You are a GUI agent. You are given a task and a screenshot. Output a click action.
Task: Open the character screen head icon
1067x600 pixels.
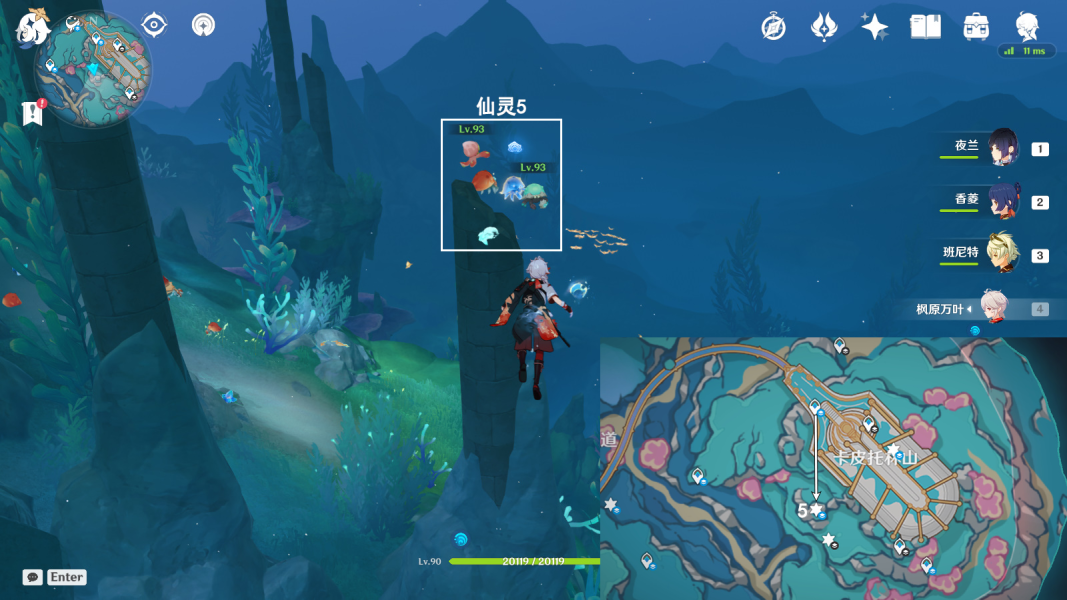(1027, 26)
